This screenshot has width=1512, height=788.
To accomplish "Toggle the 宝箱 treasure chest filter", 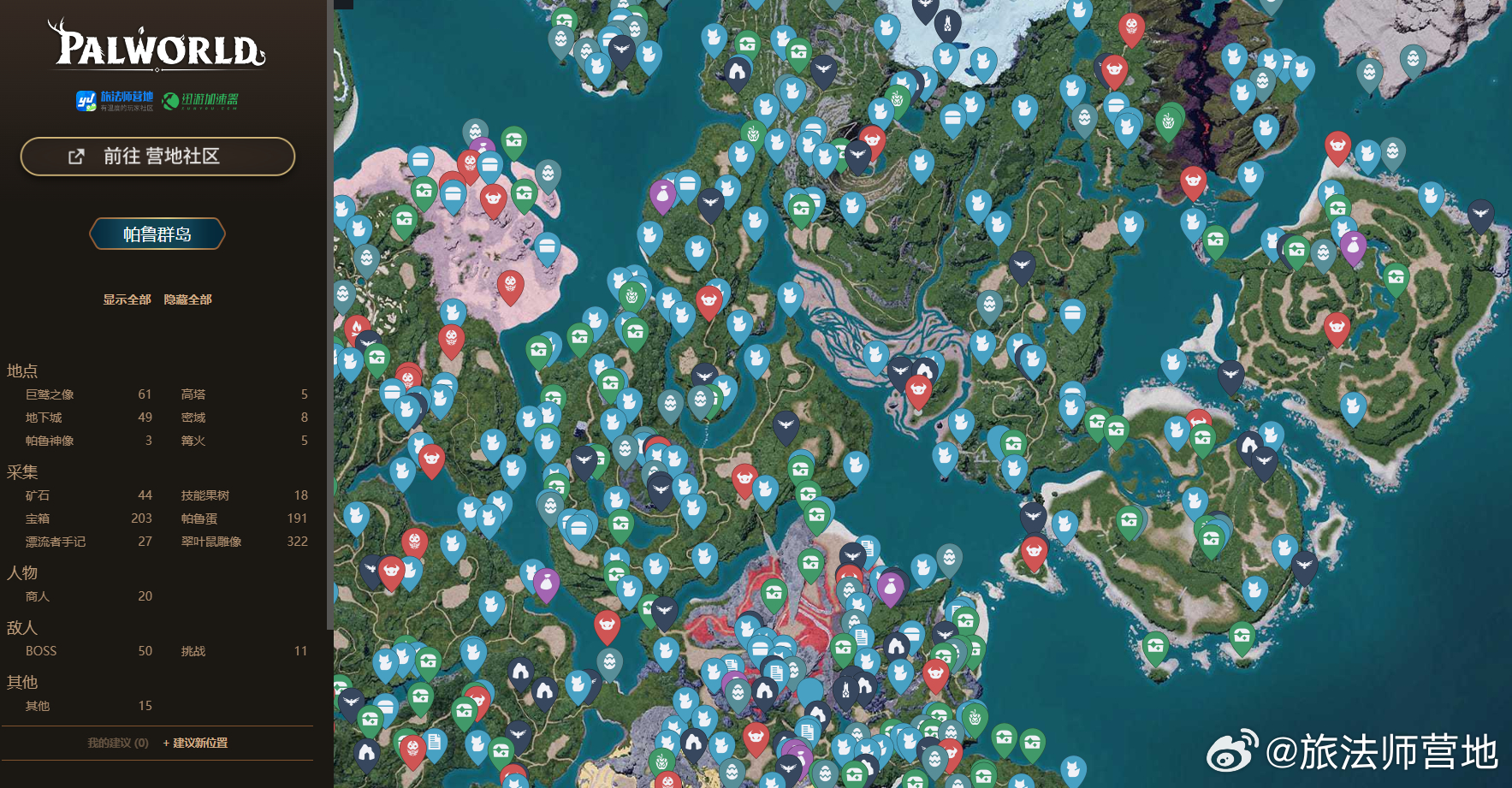I will [x=38, y=518].
